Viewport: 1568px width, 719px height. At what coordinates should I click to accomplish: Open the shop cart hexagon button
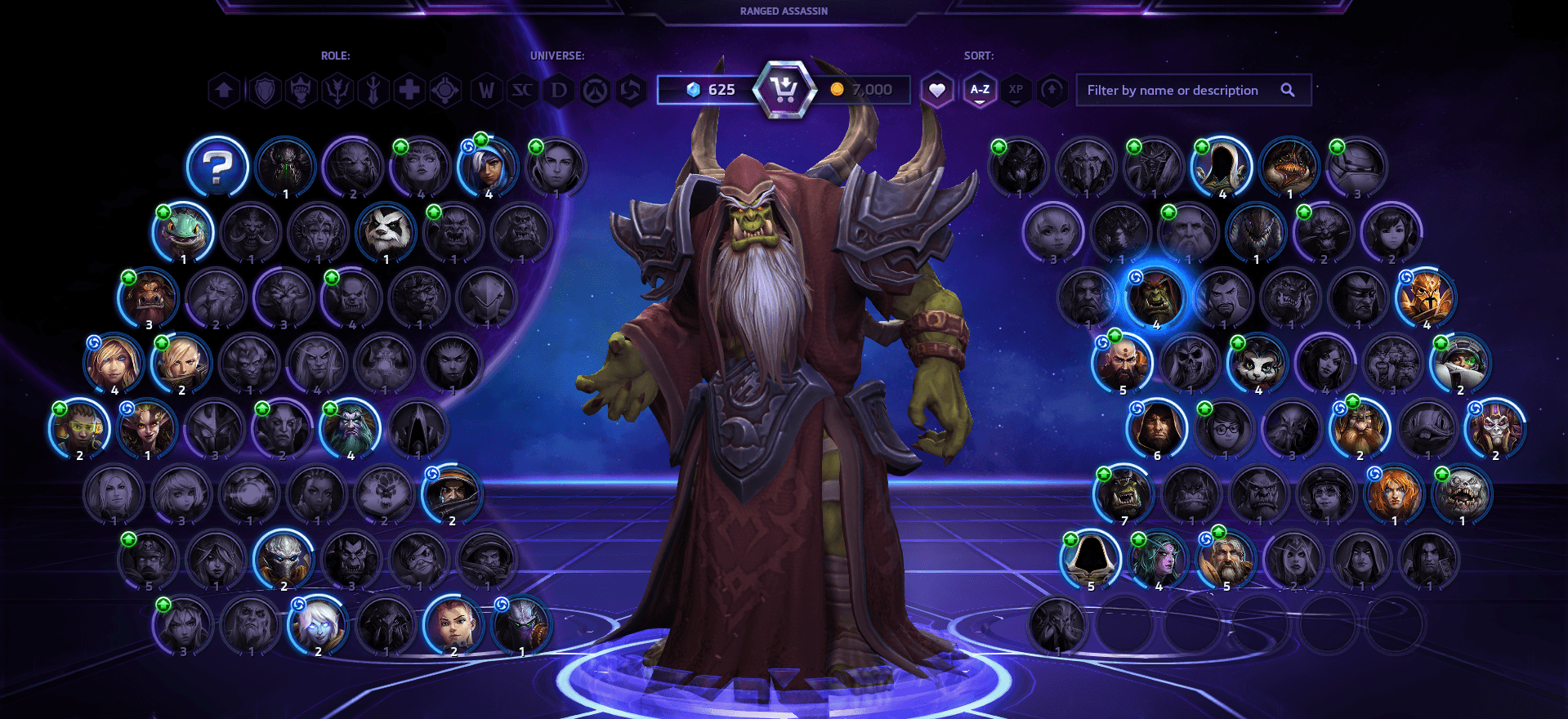point(784,89)
